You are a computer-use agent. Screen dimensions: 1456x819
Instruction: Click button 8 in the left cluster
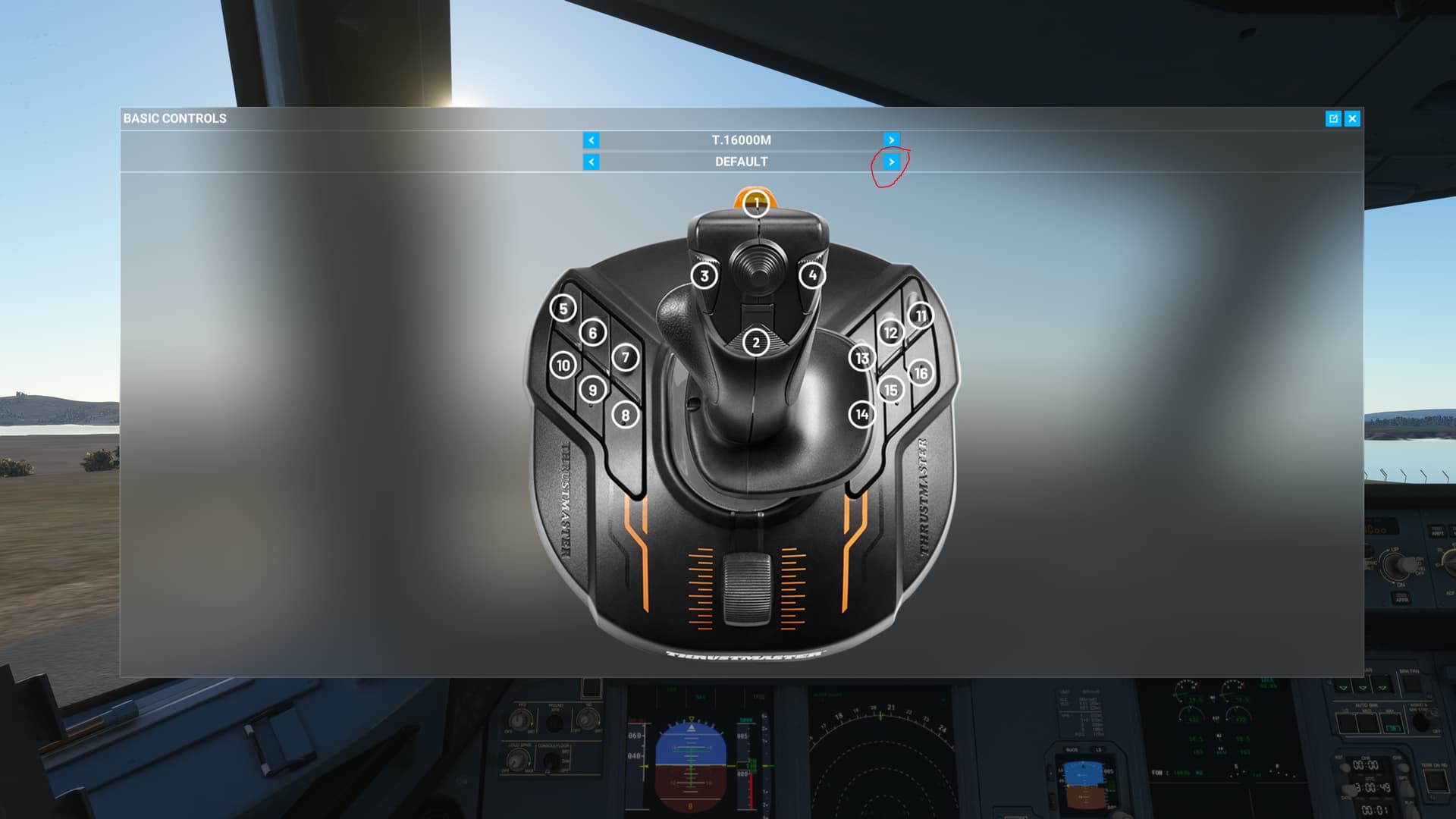[x=627, y=416]
